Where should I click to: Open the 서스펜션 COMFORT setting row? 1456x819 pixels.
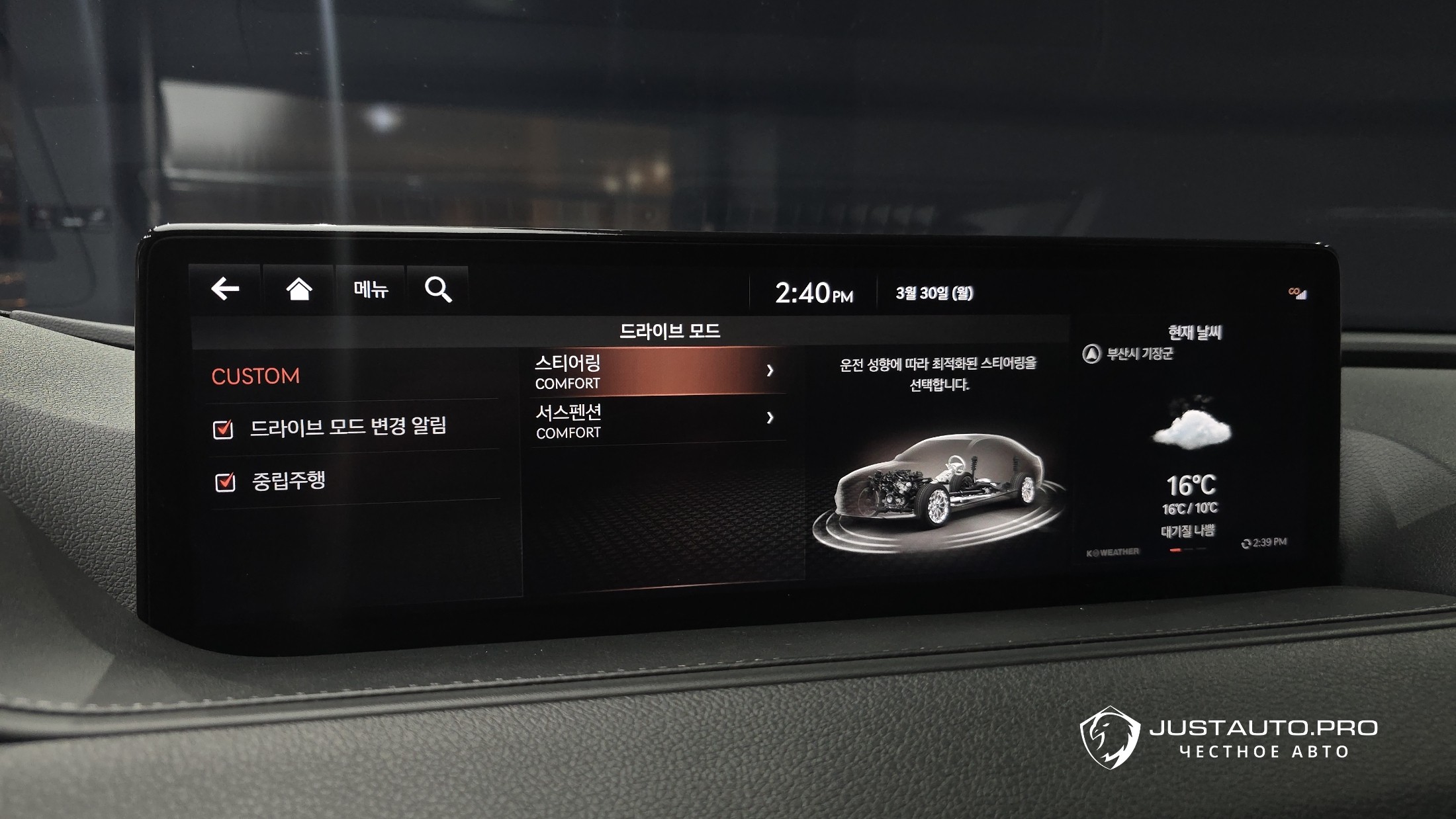pyautogui.click(x=655, y=421)
